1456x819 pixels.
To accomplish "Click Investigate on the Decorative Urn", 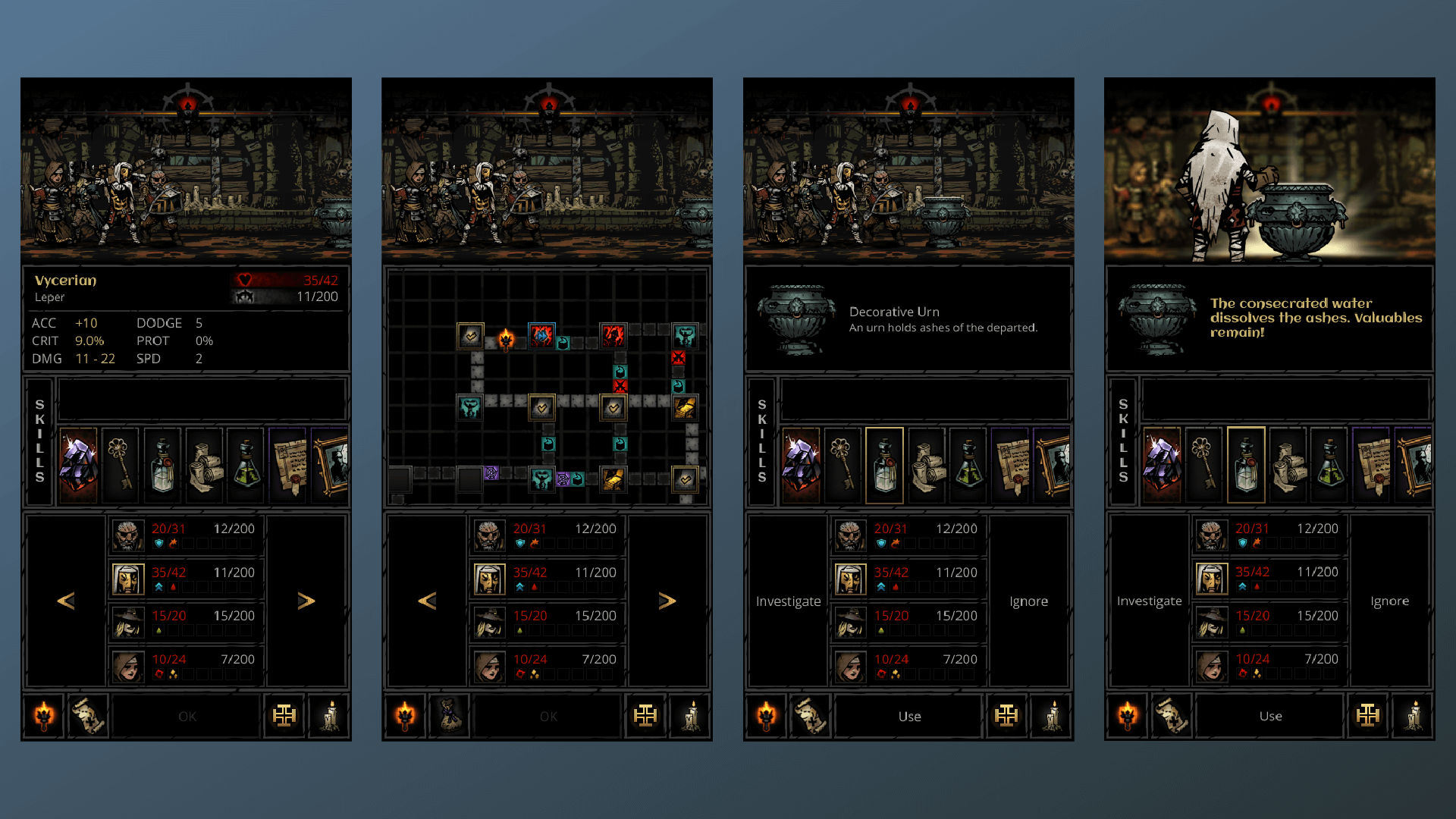I will click(x=787, y=601).
